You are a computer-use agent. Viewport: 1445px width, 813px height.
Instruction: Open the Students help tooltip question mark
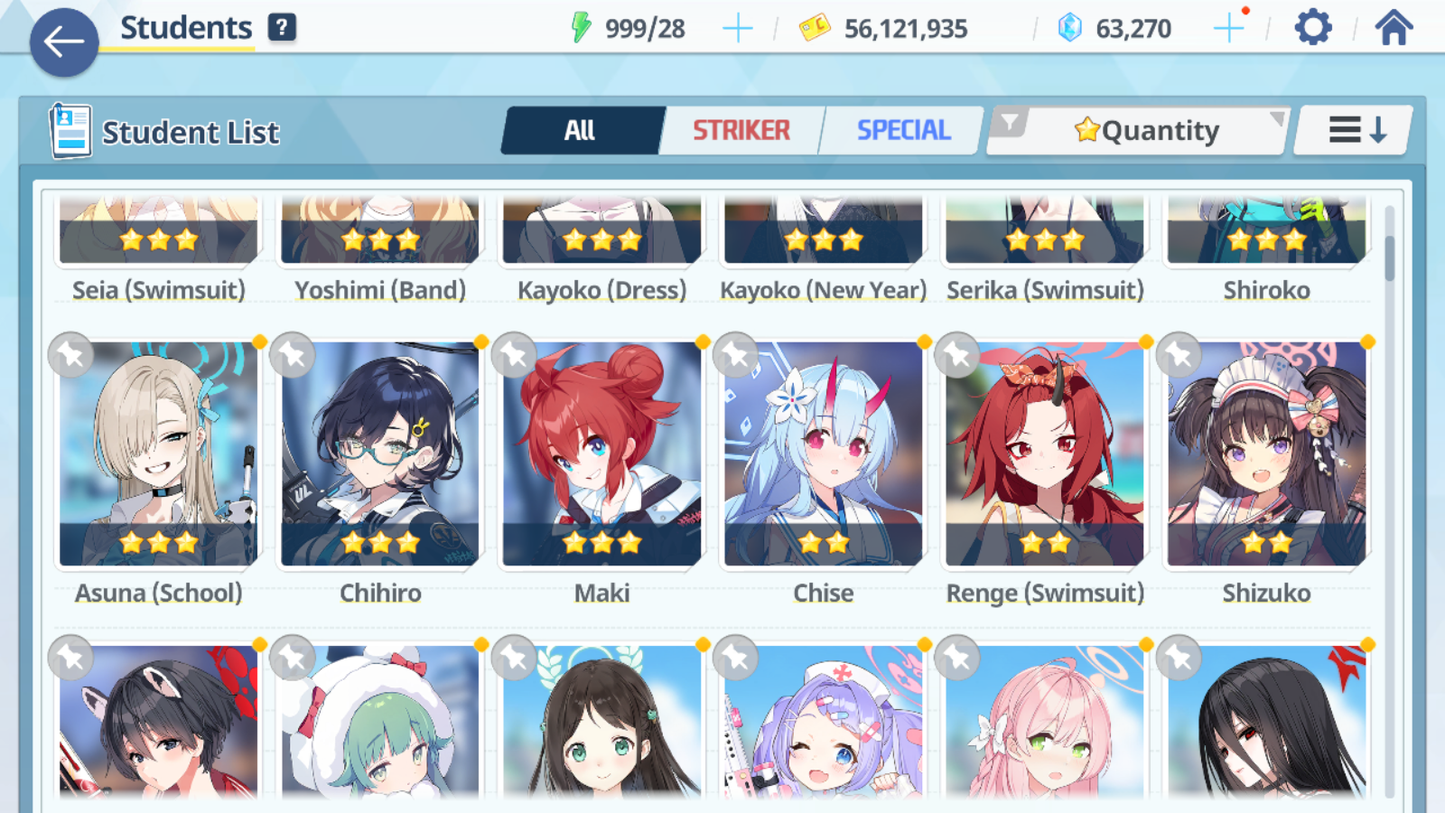coord(282,27)
